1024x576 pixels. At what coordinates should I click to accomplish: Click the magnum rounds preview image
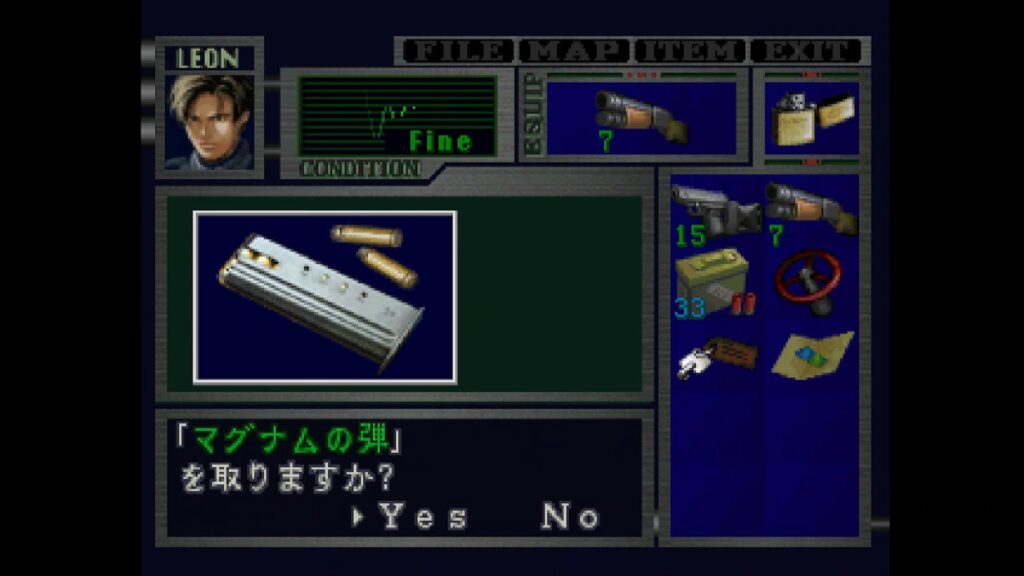tap(324, 297)
